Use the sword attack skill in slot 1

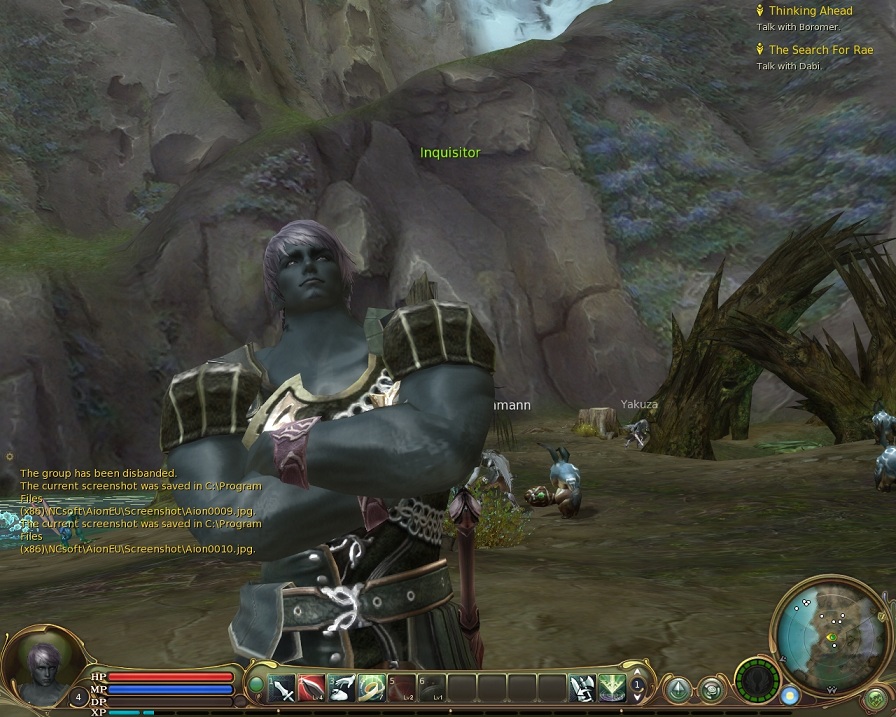[284, 688]
